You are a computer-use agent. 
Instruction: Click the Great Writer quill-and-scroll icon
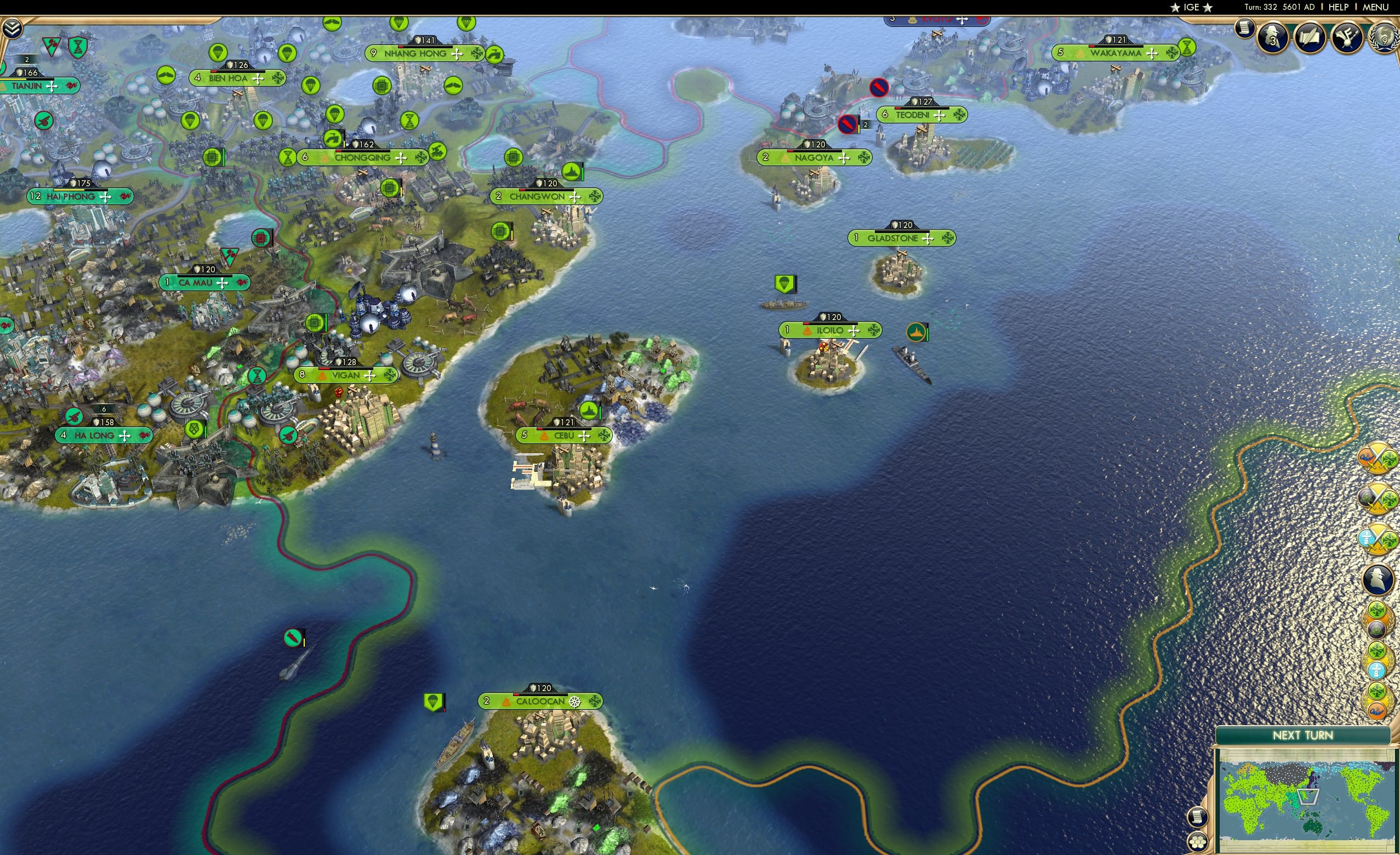(x=1310, y=37)
